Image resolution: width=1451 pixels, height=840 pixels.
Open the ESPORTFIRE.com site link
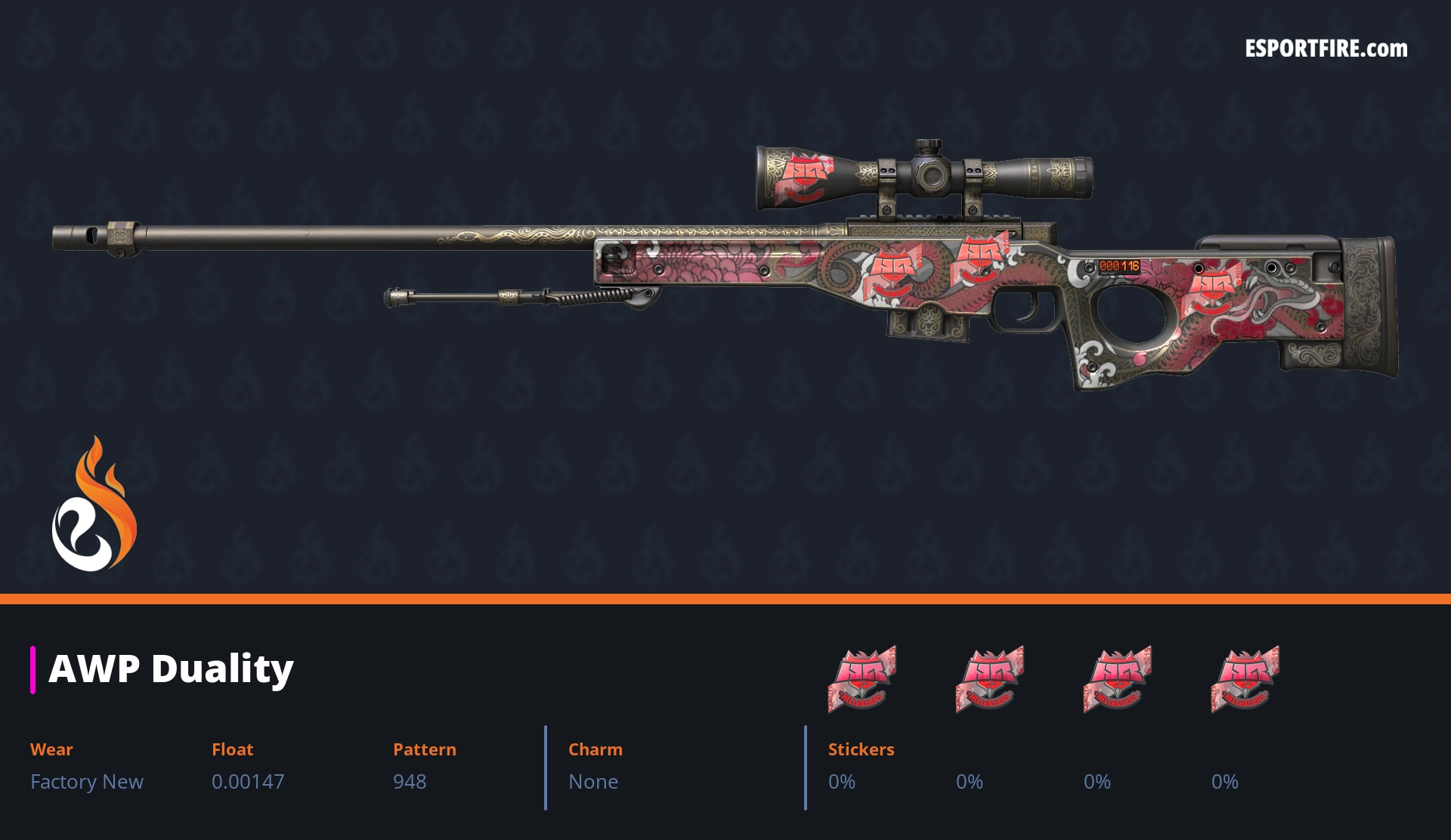tap(1326, 49)
